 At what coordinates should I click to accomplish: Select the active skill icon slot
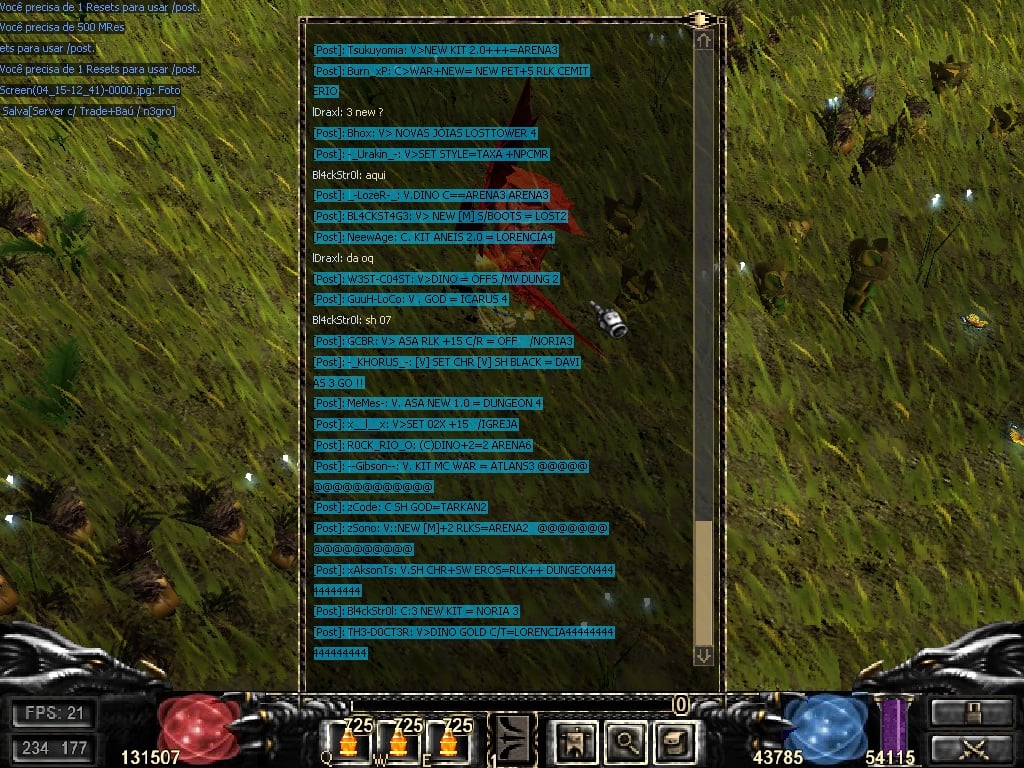point(512,738)
